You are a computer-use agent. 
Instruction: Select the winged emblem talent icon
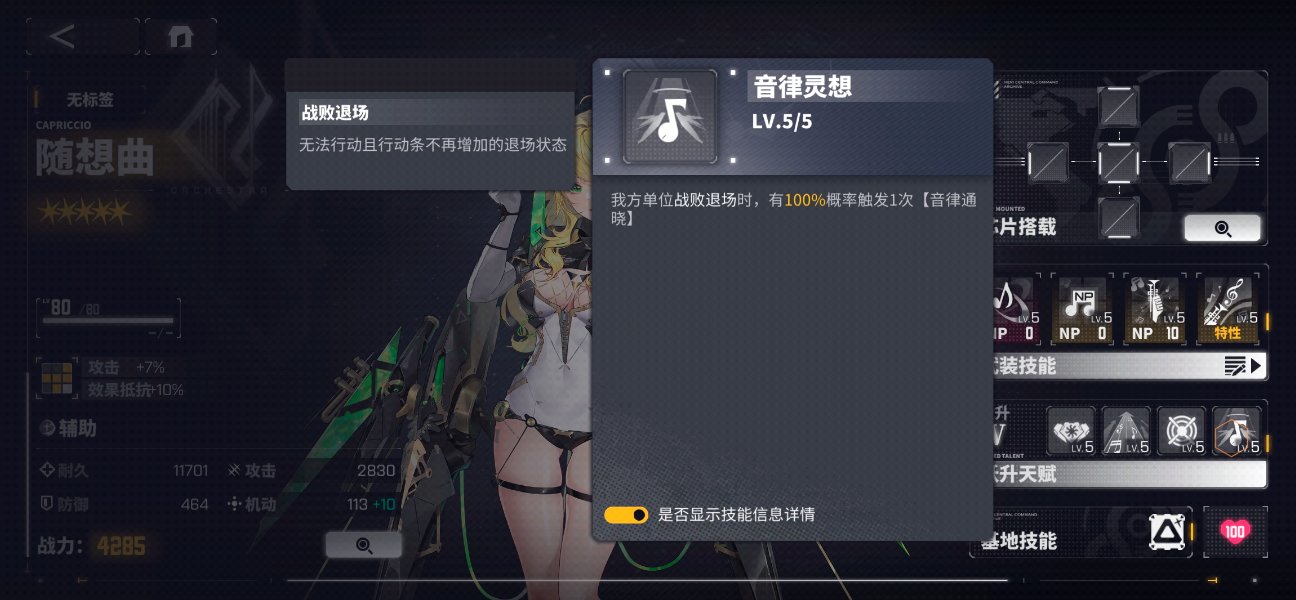pyautogui.click(x=1071, y=431)
